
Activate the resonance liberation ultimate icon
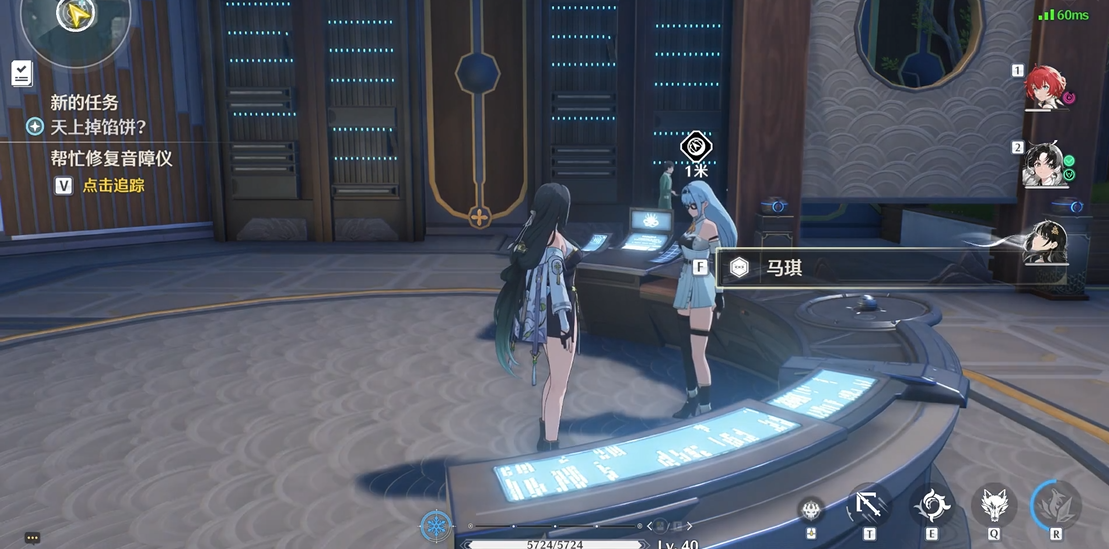click(1056, 504)
